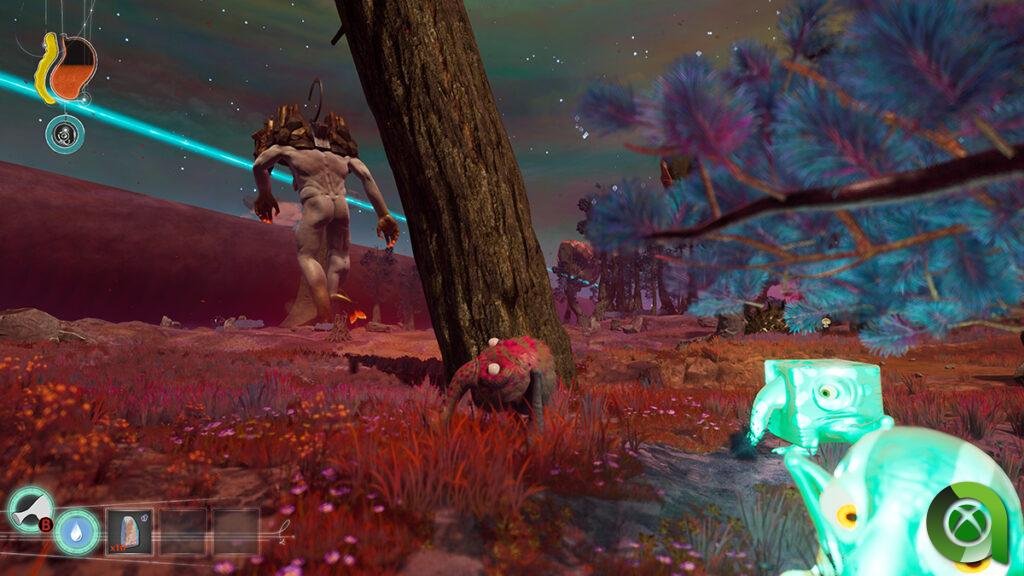The height and width of the screenshot is (576, 1024).
Task: Activate the blue water drop ability
Action: [77, 531]
